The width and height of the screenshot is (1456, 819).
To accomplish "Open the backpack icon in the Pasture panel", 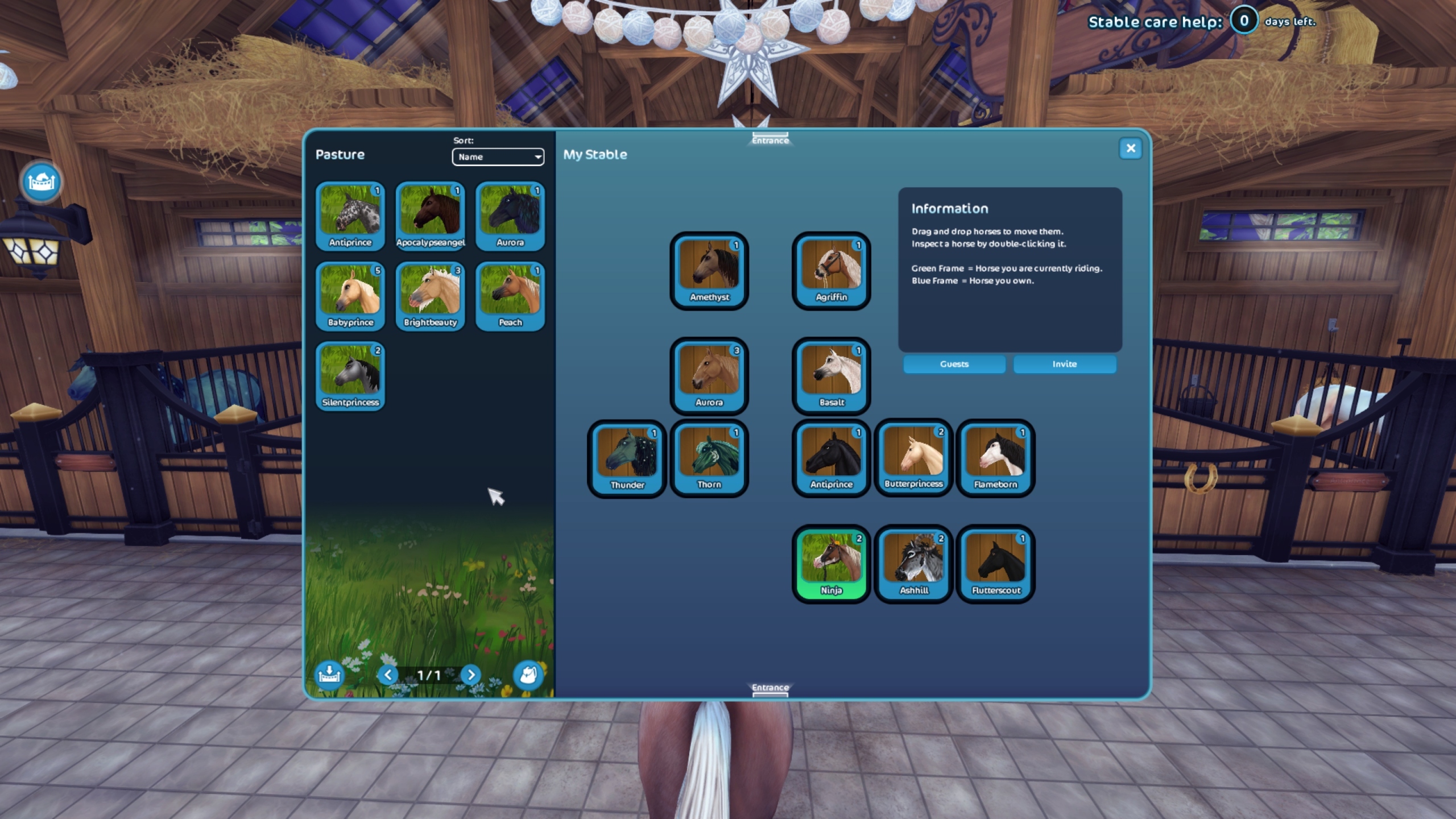I will pos(528,675).
